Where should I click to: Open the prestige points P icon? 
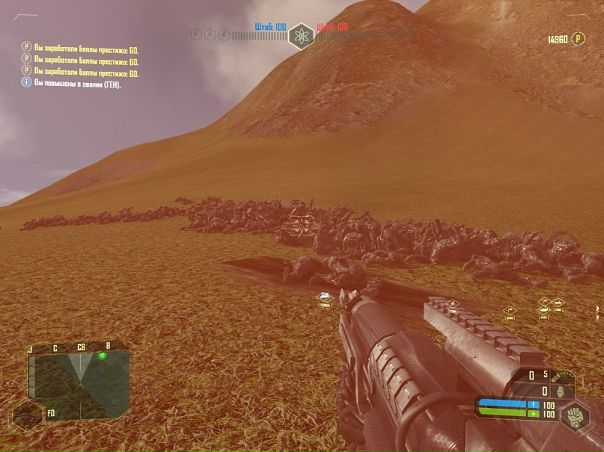579,39
